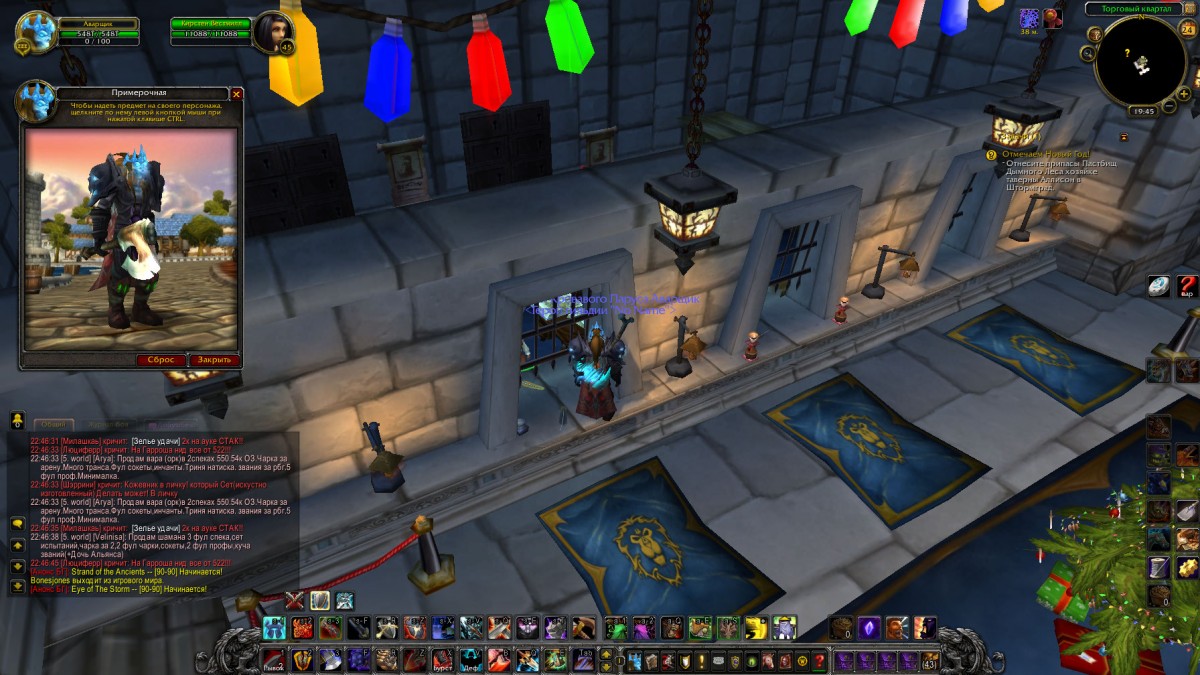The height and width of the screenshot is (675, 1200).
Task: Activate the Деф macro button
Action: point(470,661)
